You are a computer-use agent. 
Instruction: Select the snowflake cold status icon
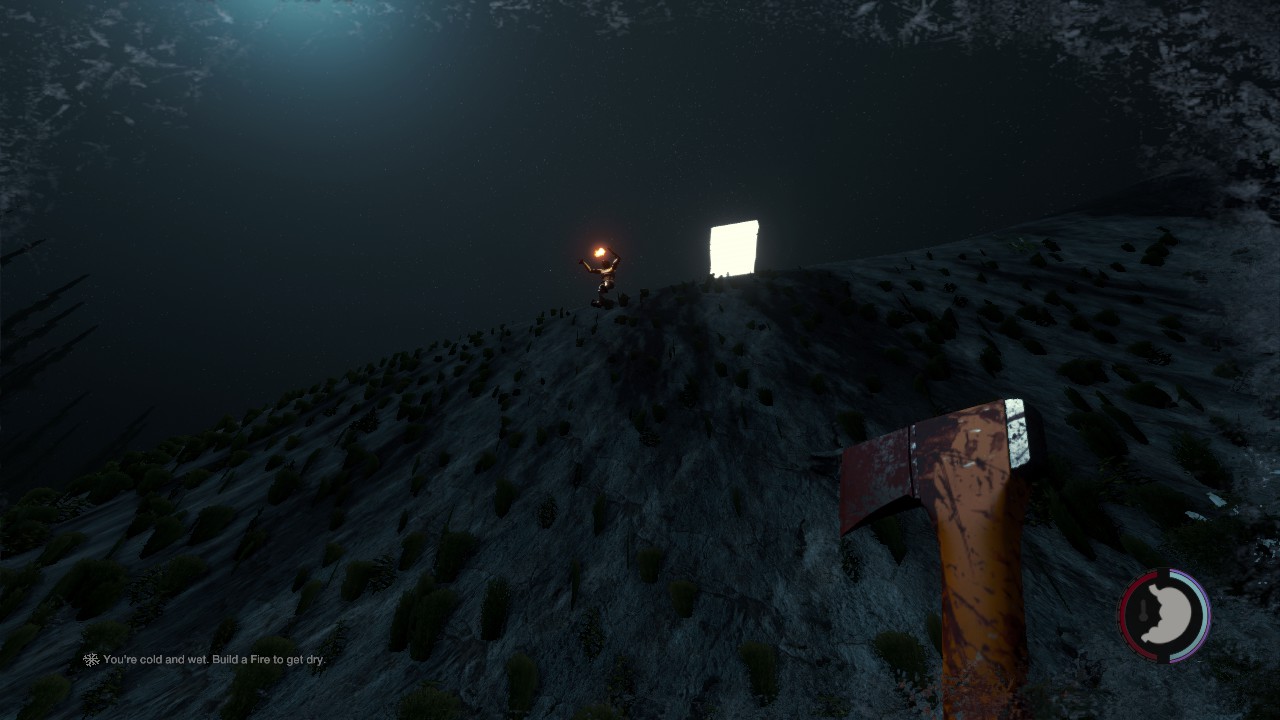point(91,660)
